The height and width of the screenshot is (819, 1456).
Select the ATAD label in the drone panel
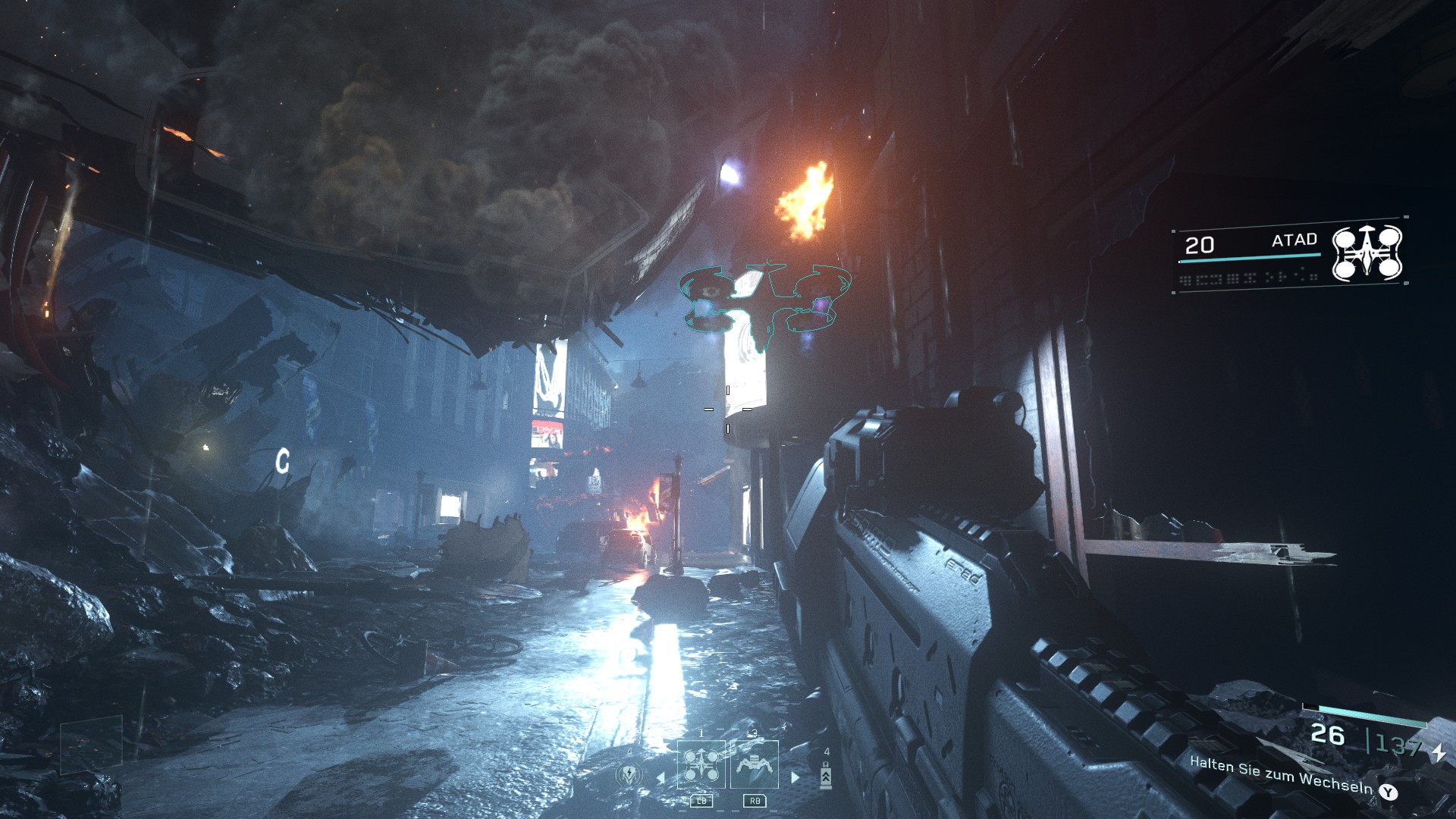(1294, 240)
